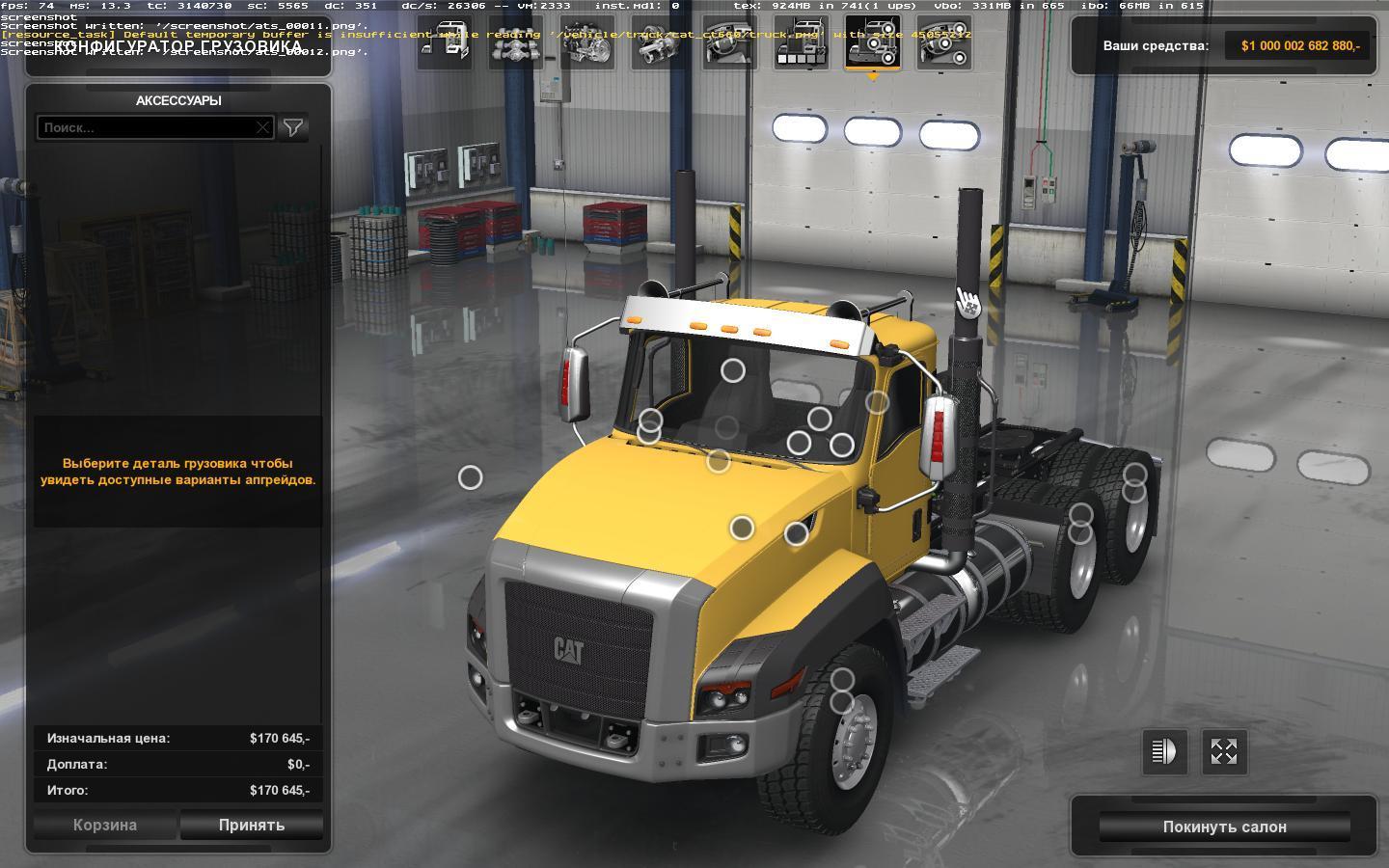The image size is (1389, 868).
Task: Leave the dealer via Покинуть салон
Action: tap(1224, 827)
